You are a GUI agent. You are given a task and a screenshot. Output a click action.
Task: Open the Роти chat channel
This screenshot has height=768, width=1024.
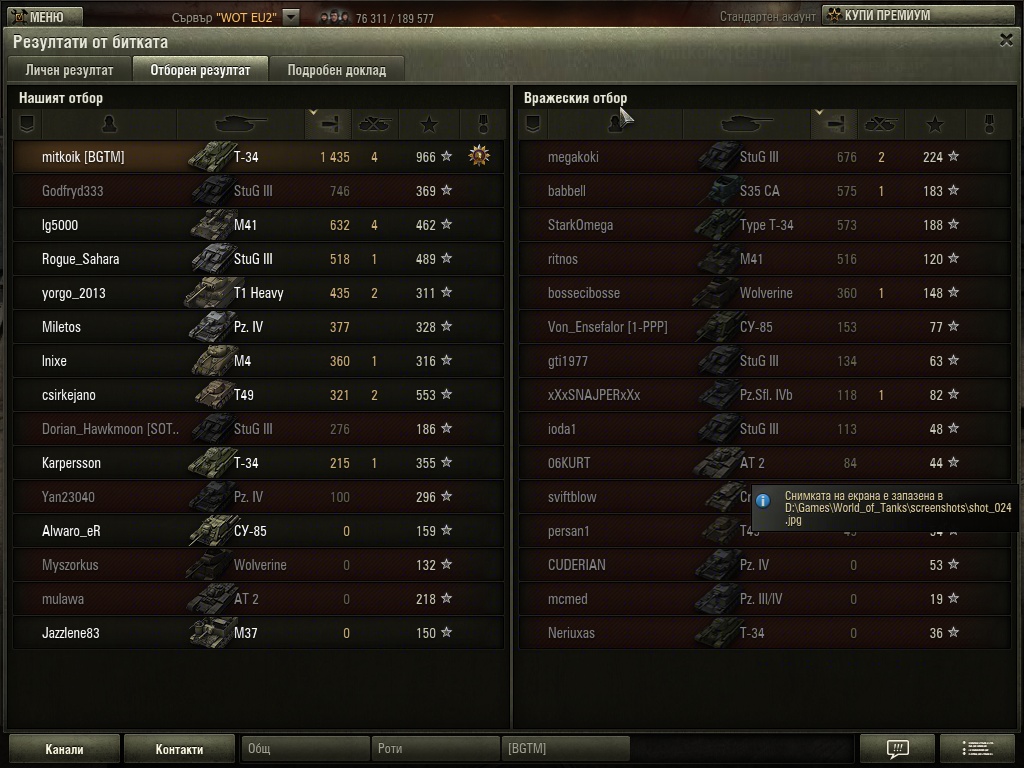point(435,749)
